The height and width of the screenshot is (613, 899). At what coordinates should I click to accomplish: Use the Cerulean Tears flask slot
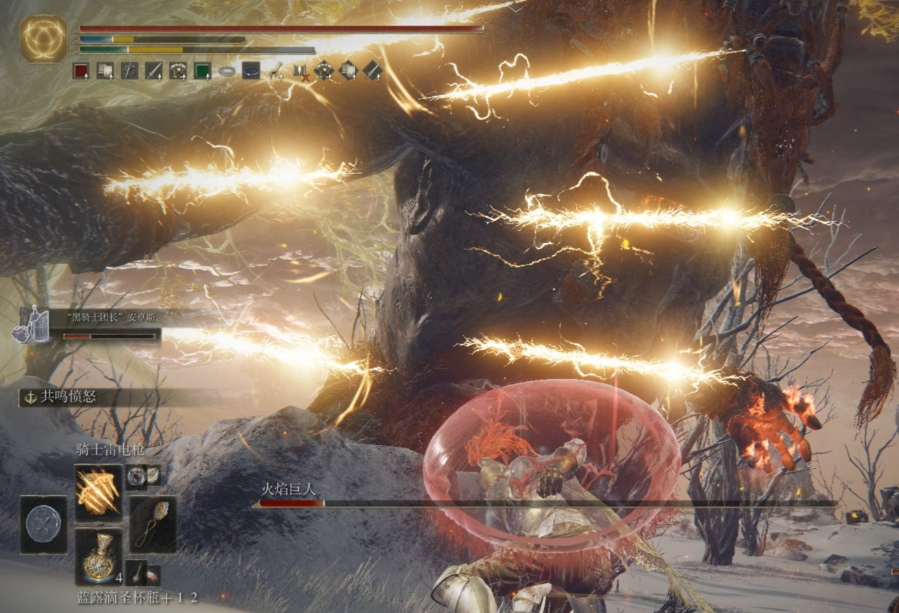pyautogui.click(x=99, y=556)
